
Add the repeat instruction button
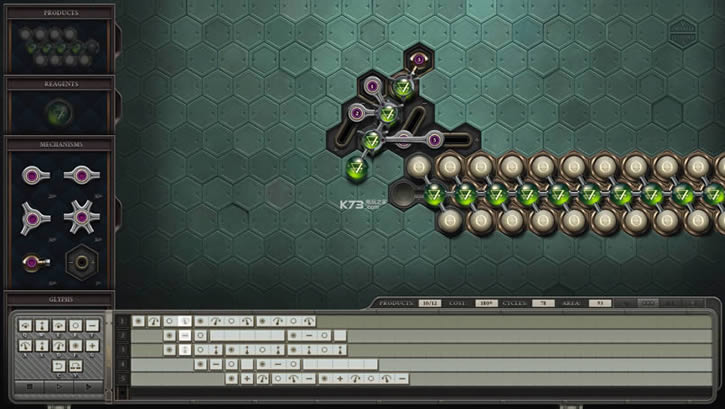click(x=76, y=365)
